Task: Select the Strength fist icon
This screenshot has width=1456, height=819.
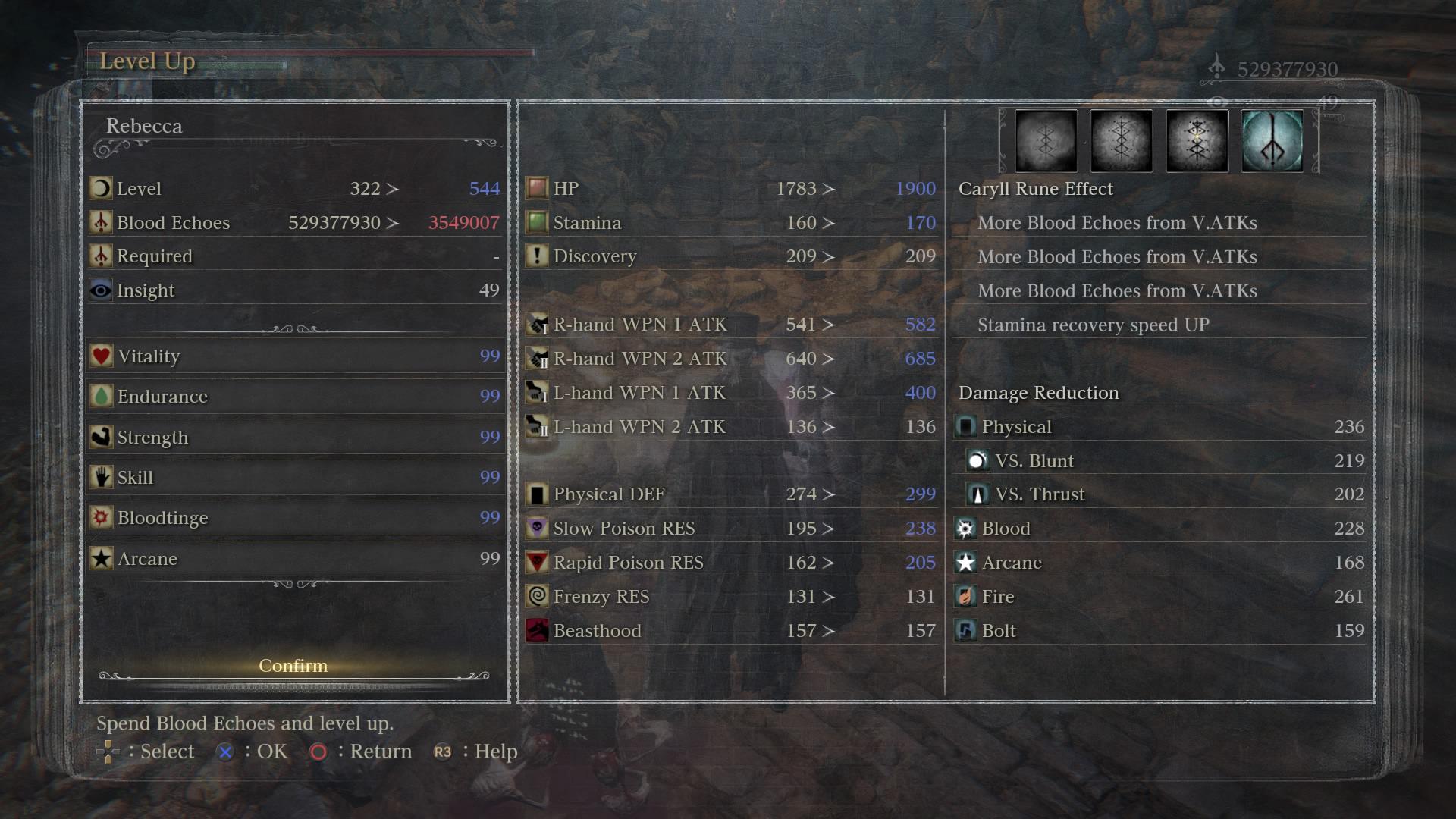Action: [102, 437]
